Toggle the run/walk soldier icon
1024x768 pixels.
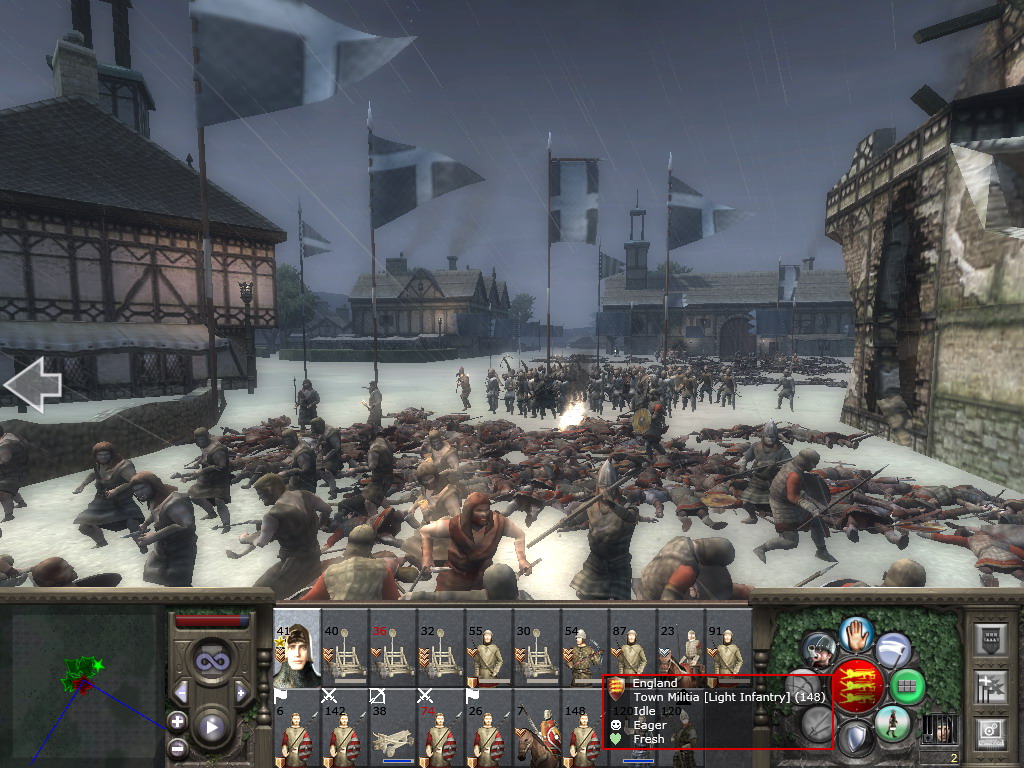(891, 722)
